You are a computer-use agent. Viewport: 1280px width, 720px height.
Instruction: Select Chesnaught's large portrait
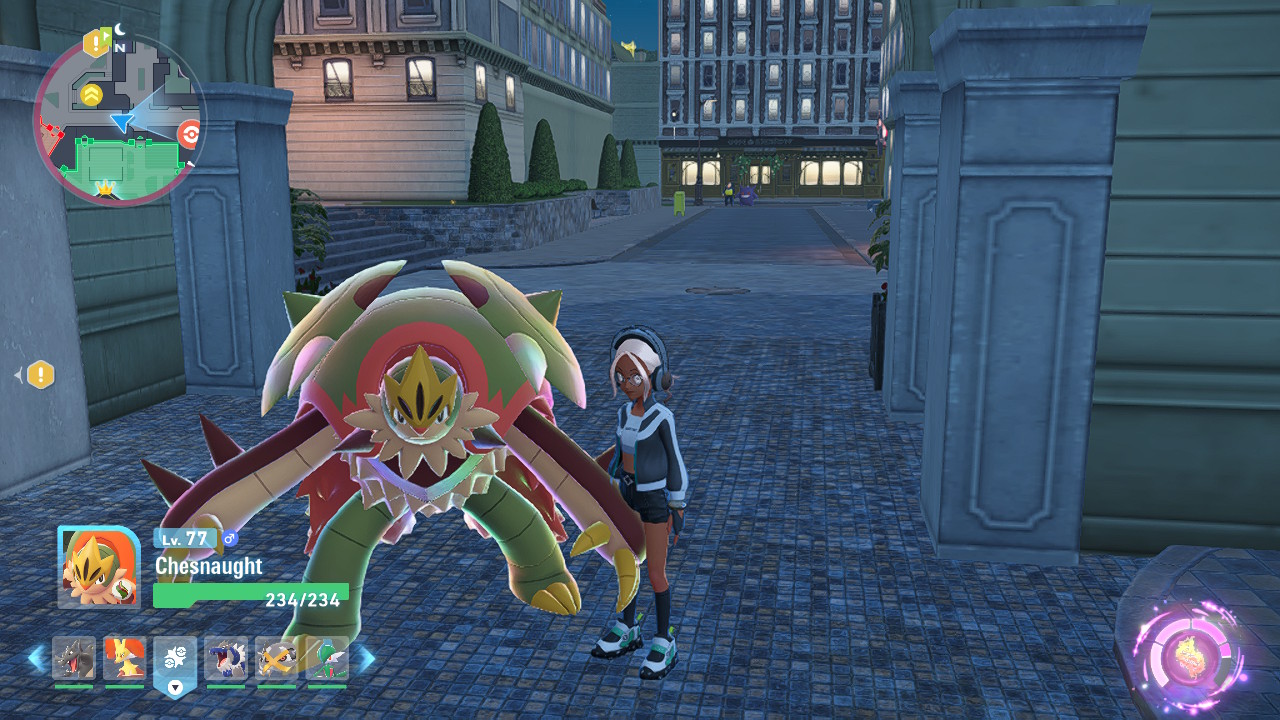(x=99, y=567)
